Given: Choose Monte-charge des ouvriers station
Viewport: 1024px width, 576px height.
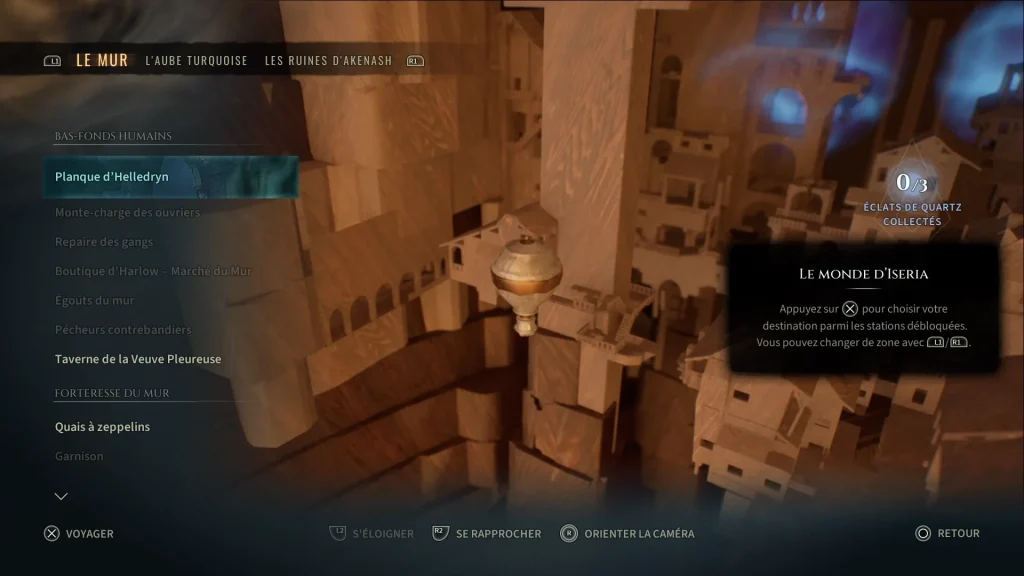Looking at the screenshot, I should pos(127,212).
